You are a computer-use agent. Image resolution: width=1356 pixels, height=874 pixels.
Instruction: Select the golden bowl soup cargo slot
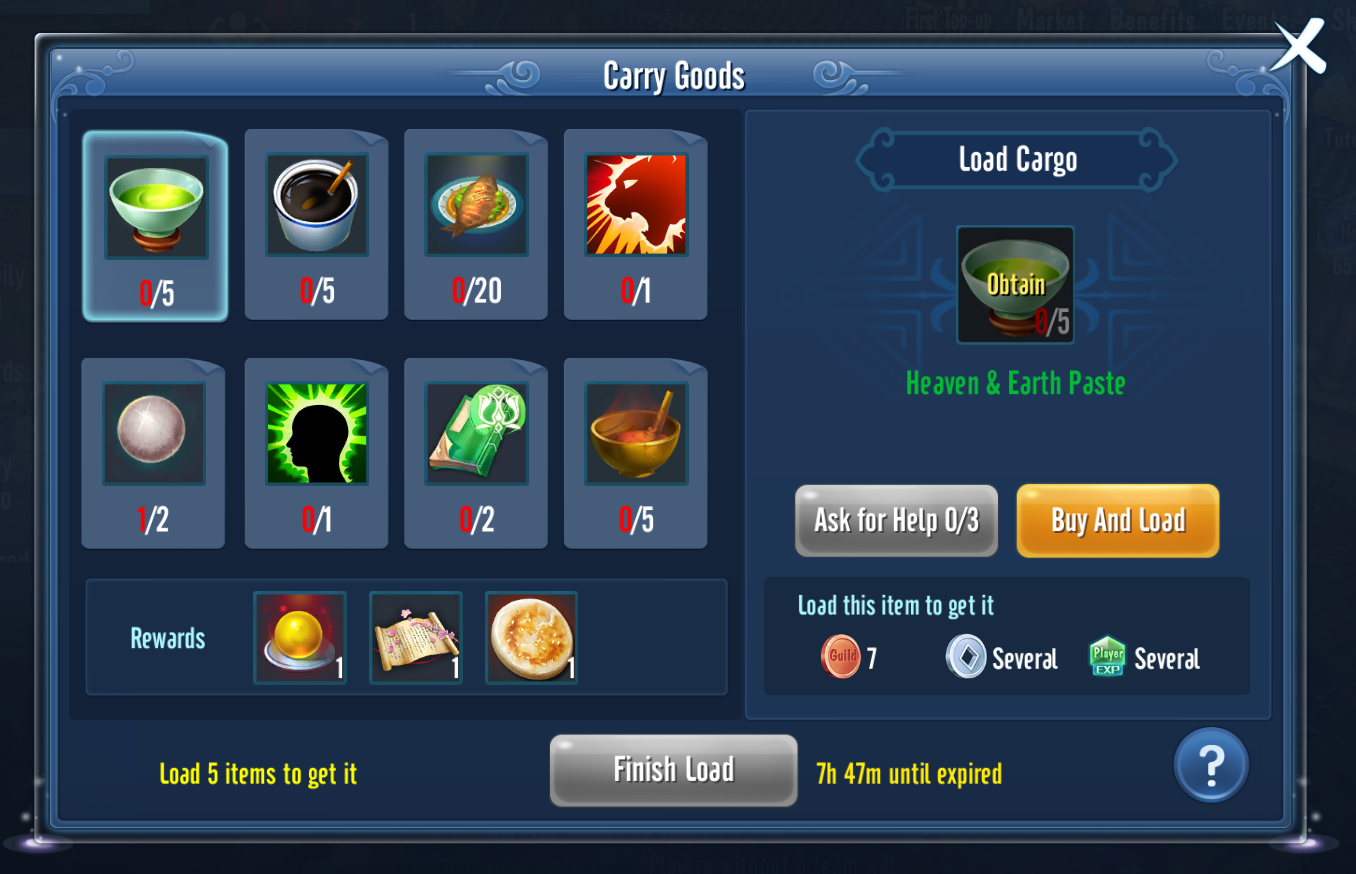pos(636,453)
